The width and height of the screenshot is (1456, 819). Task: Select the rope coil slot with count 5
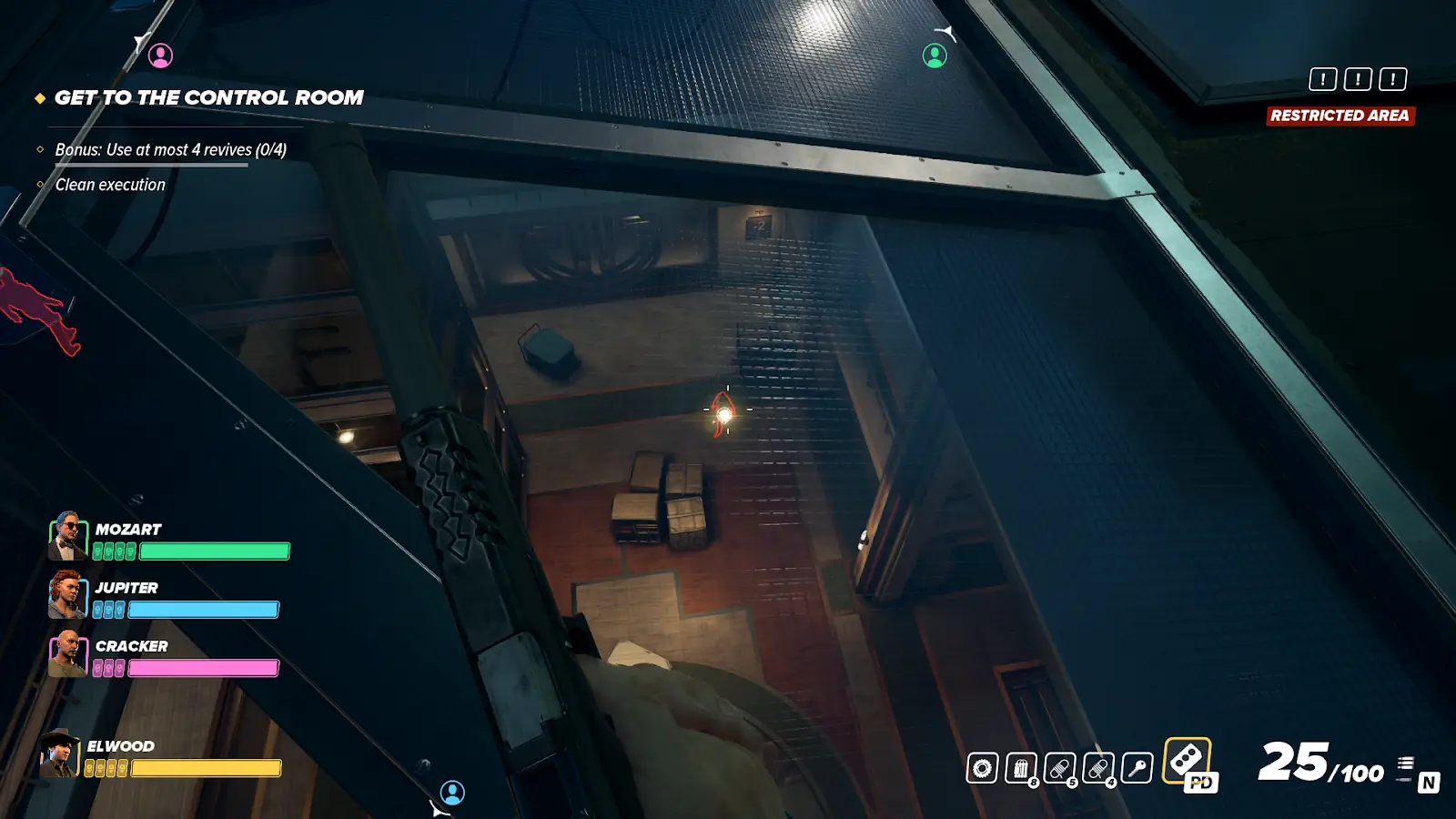click(1059, 769)
